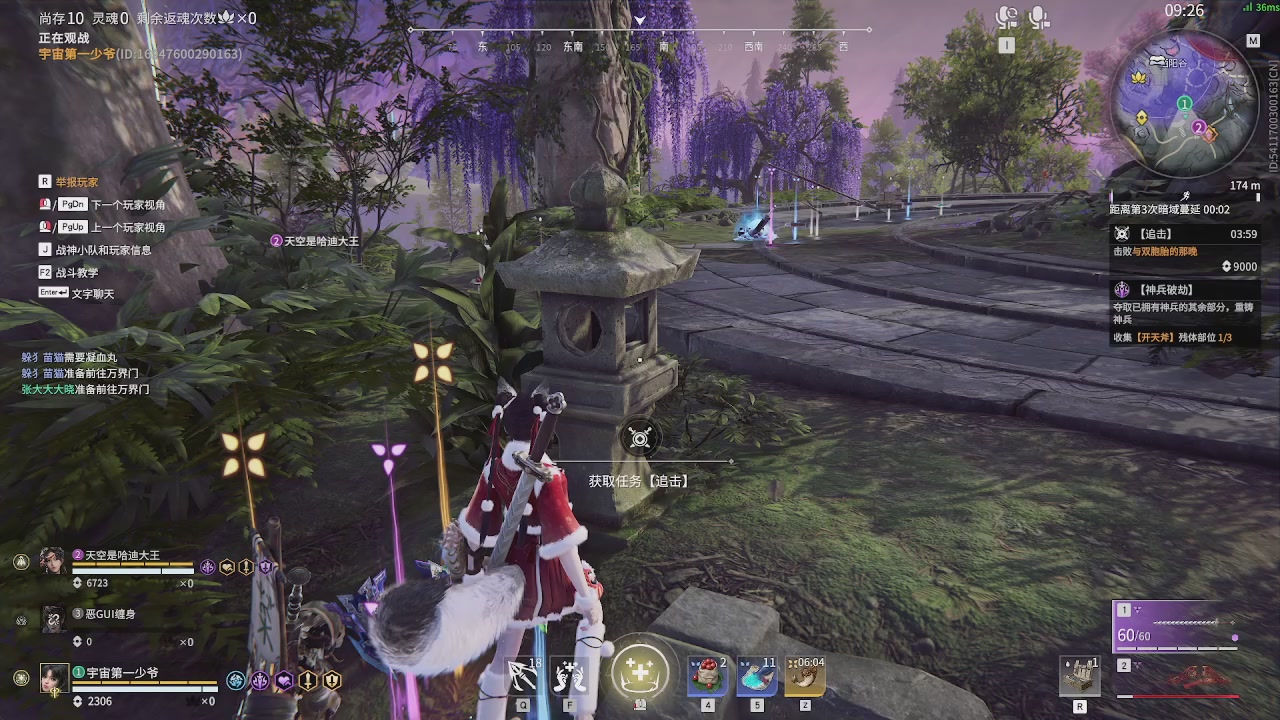This screenshot has height=720, width=1280.
Task: Open 战神小队和玩家信息 squad info
Action: [103, 250]
